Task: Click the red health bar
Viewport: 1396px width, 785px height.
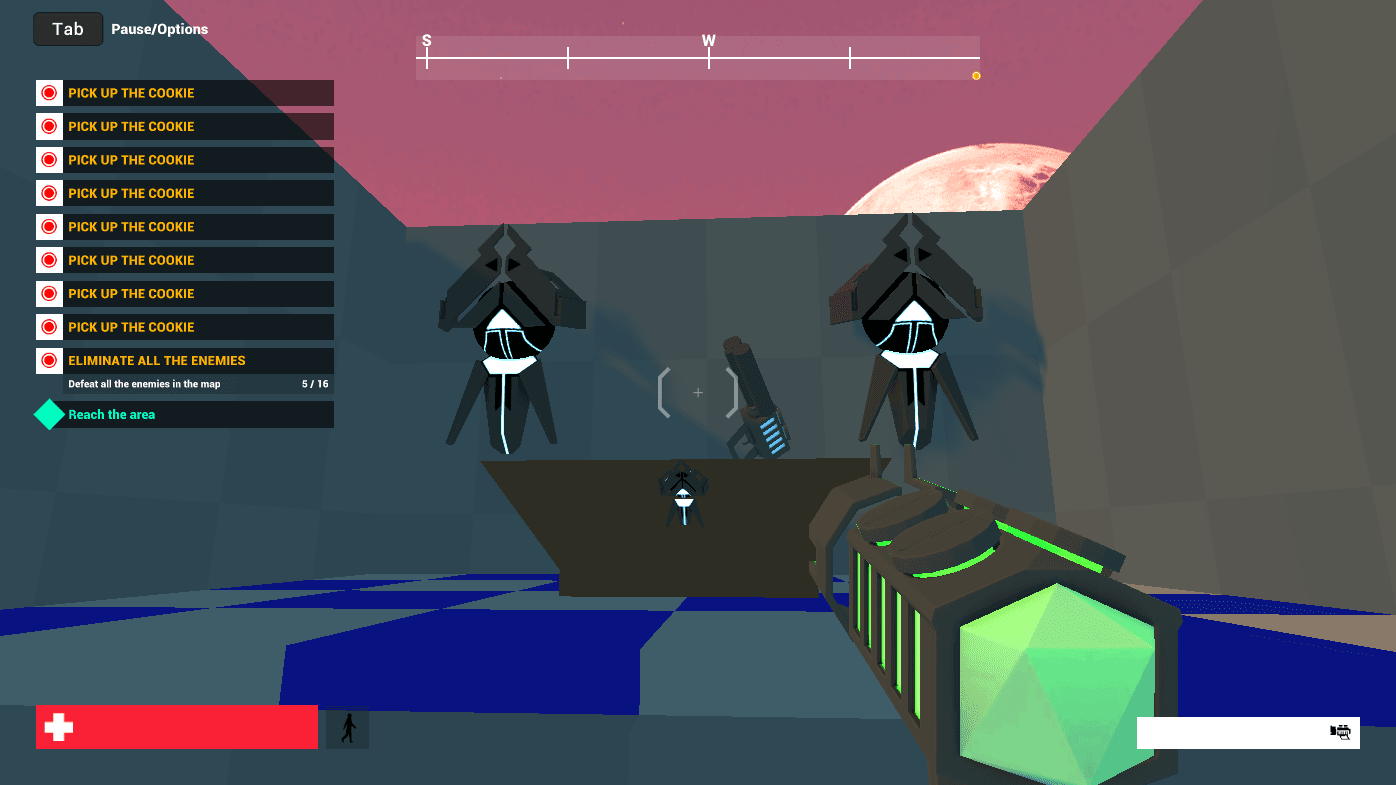Action: tap(176, 727)
